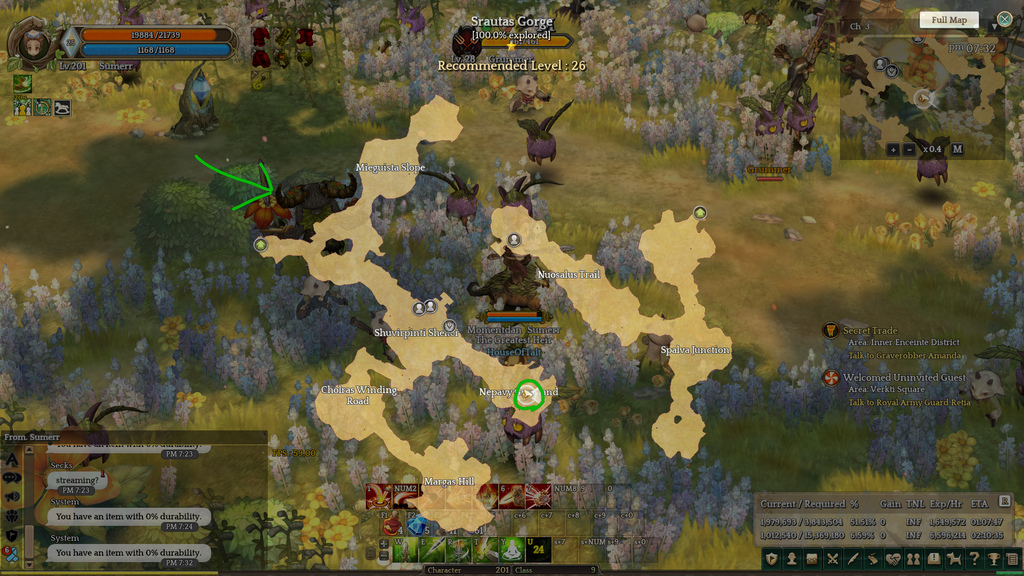Click the player position marker on the map
Image resolution: width=1024 pixels, height=576 pixels.
pyautogui.click(x=528, y=395)
